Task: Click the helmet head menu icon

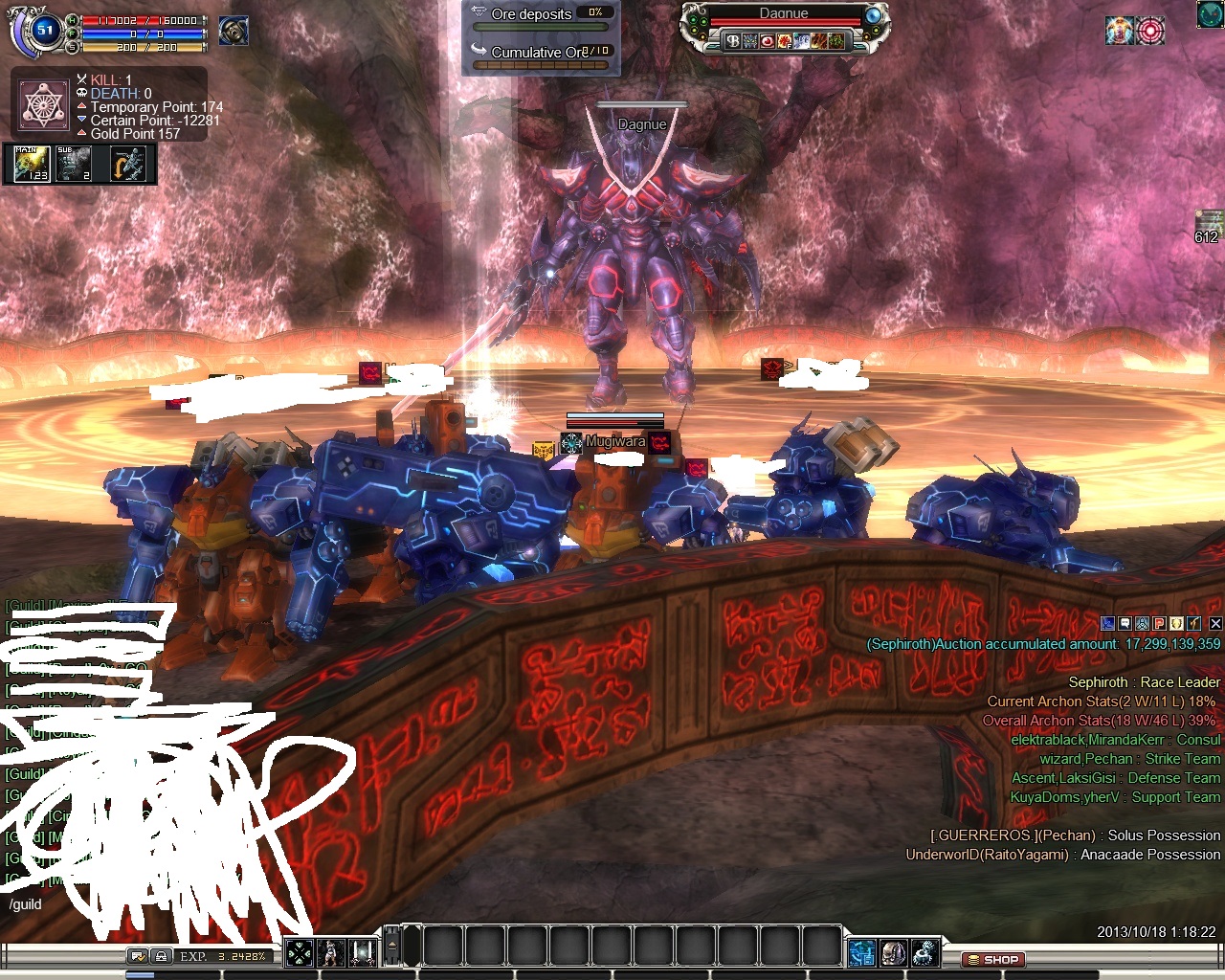Action: (893, 953)
